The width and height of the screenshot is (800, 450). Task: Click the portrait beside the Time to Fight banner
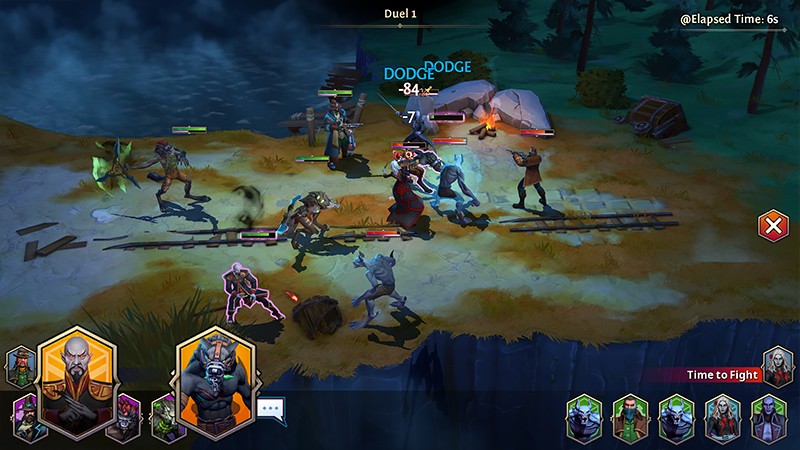pos(777,366)
